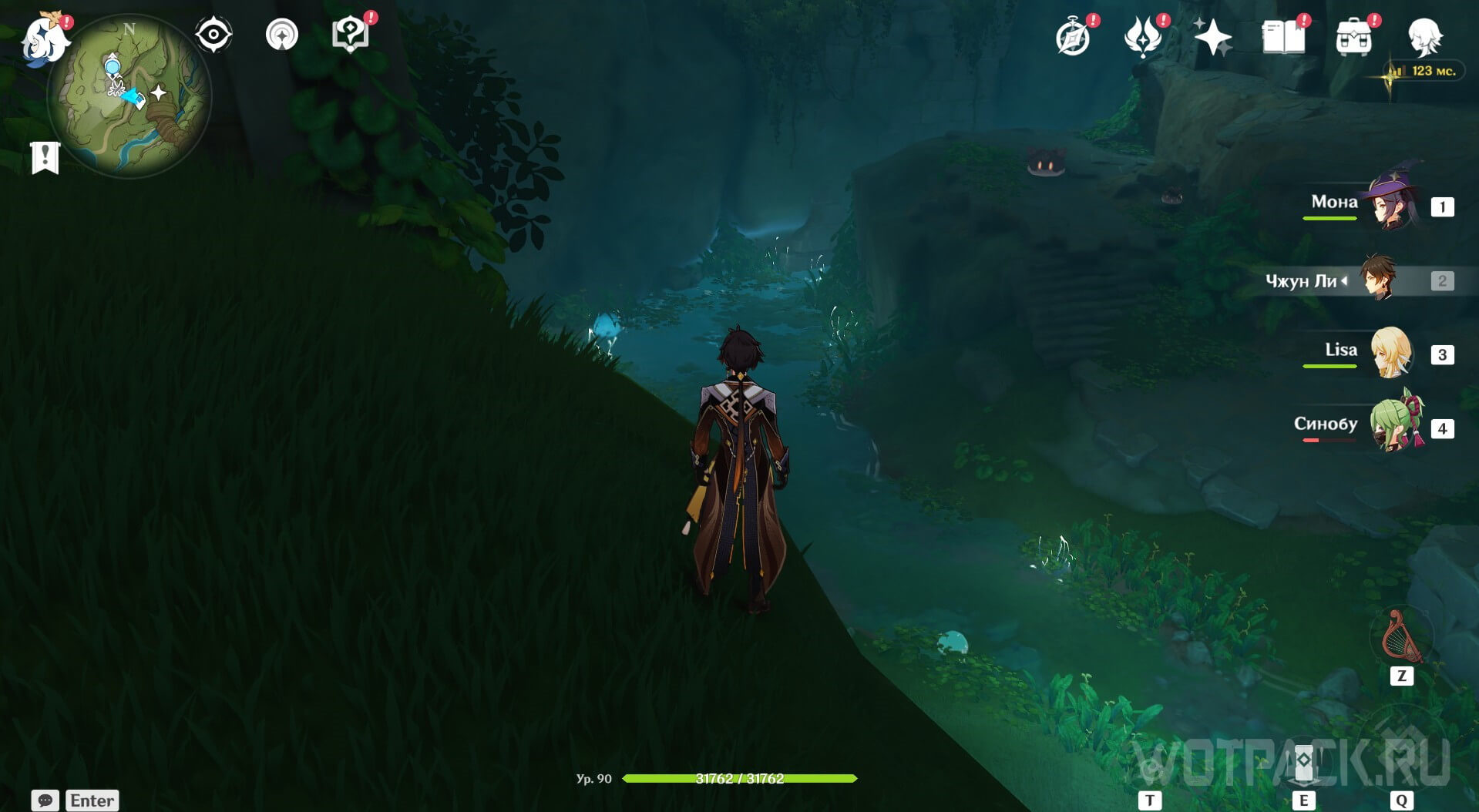Toggle the elemental sight eye icon

pyautogui.click(x=213, y=35)
